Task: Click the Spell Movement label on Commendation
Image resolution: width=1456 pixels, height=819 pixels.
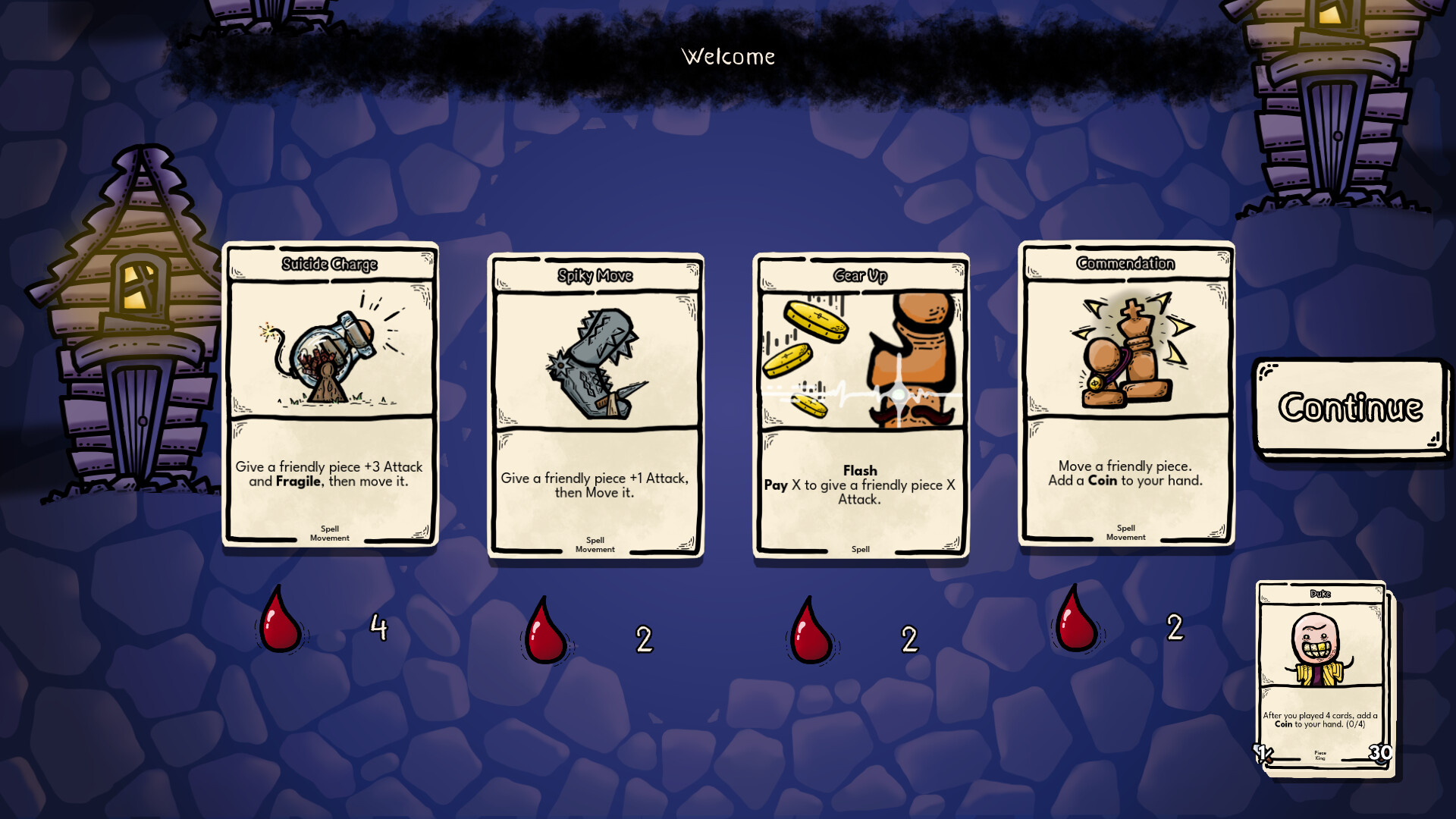Action: (1125, 533)
